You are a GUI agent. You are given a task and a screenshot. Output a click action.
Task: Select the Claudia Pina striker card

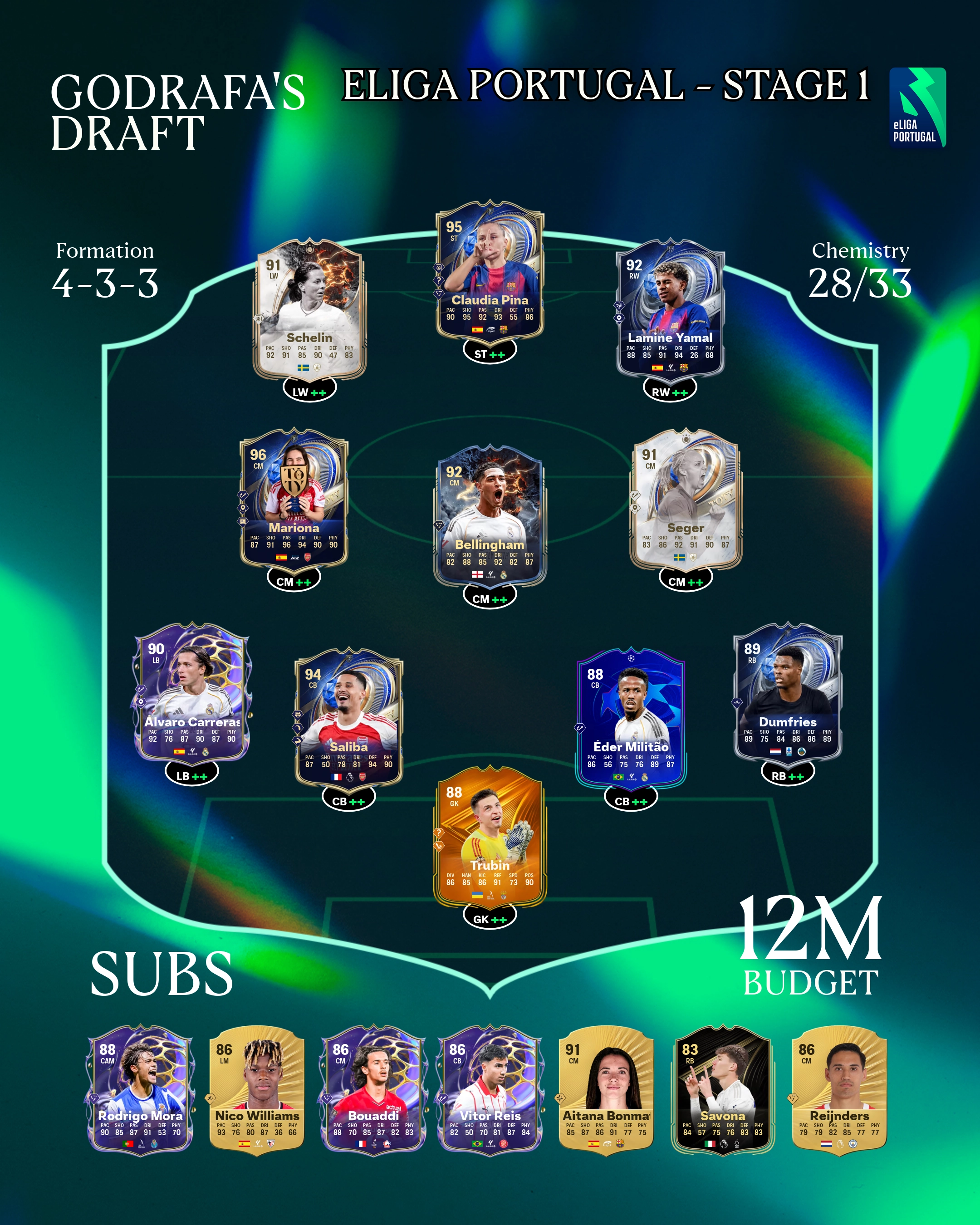(x=490, y=273)
